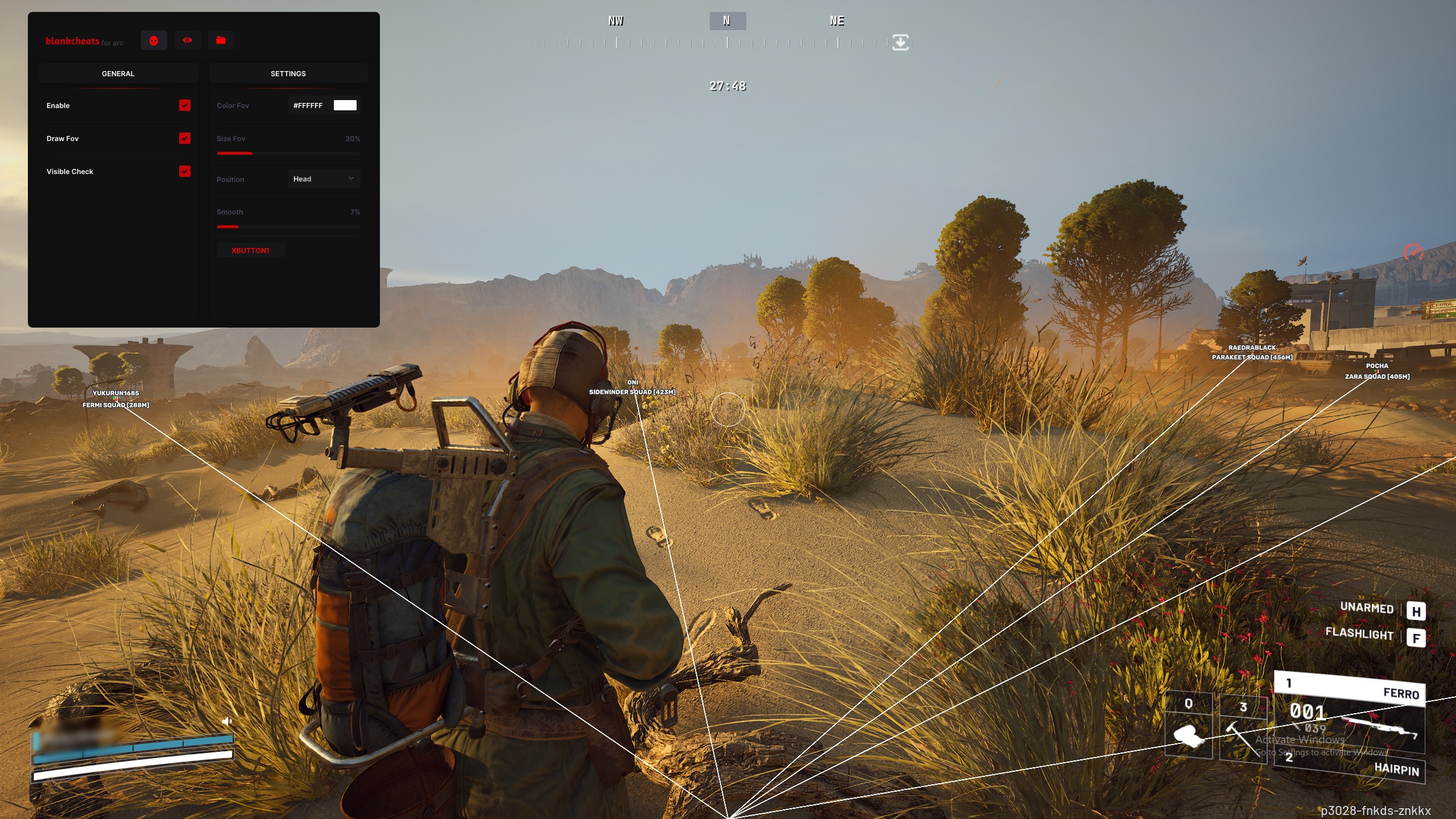Image resolution: width=1456 pixels, height=819 pixels.
Task: Select the Ferro weapon in slot 1
Action: [1349, 689]
